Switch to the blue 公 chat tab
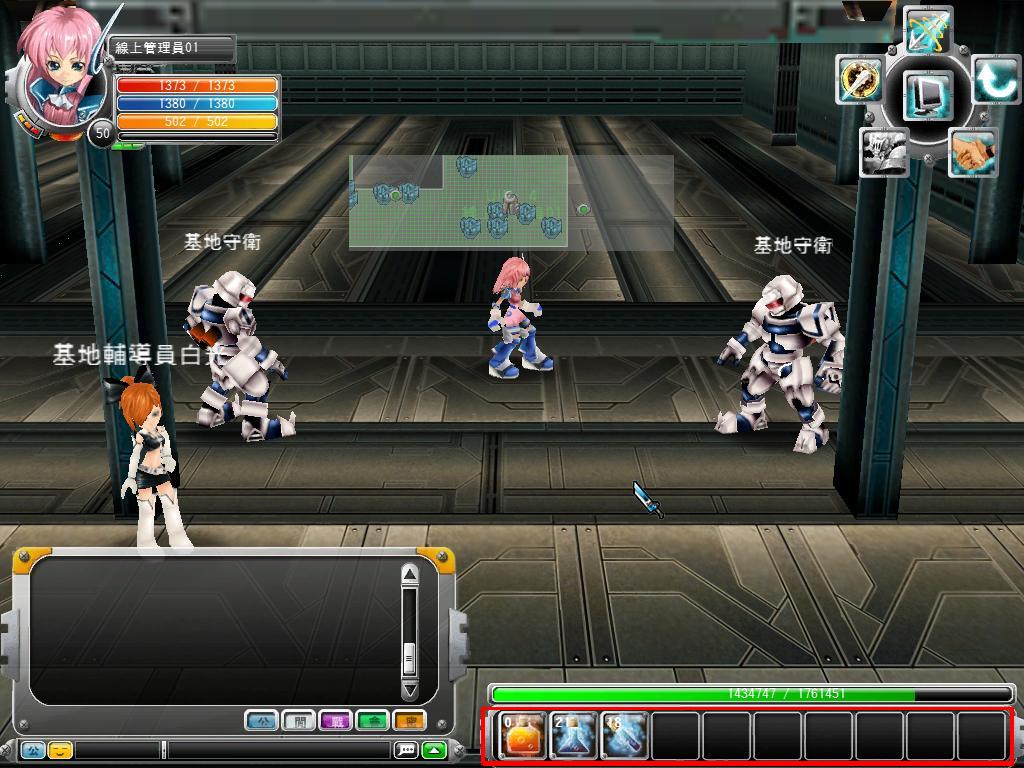Image resolution: width=1024 pixels, height=768 pixels. (261, 720)
